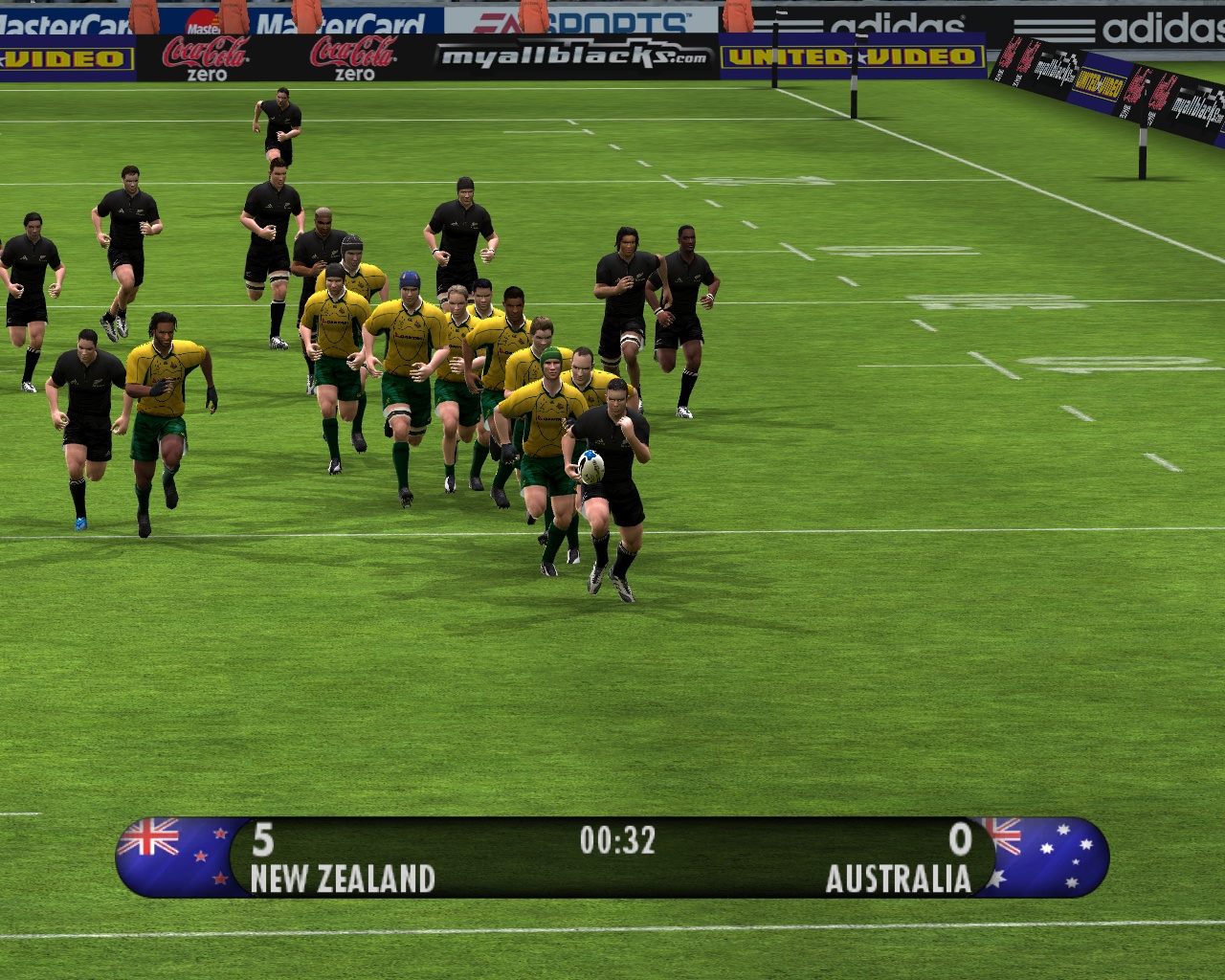
Task: Click the match timer showing 00:32
Action: (620, 841)
